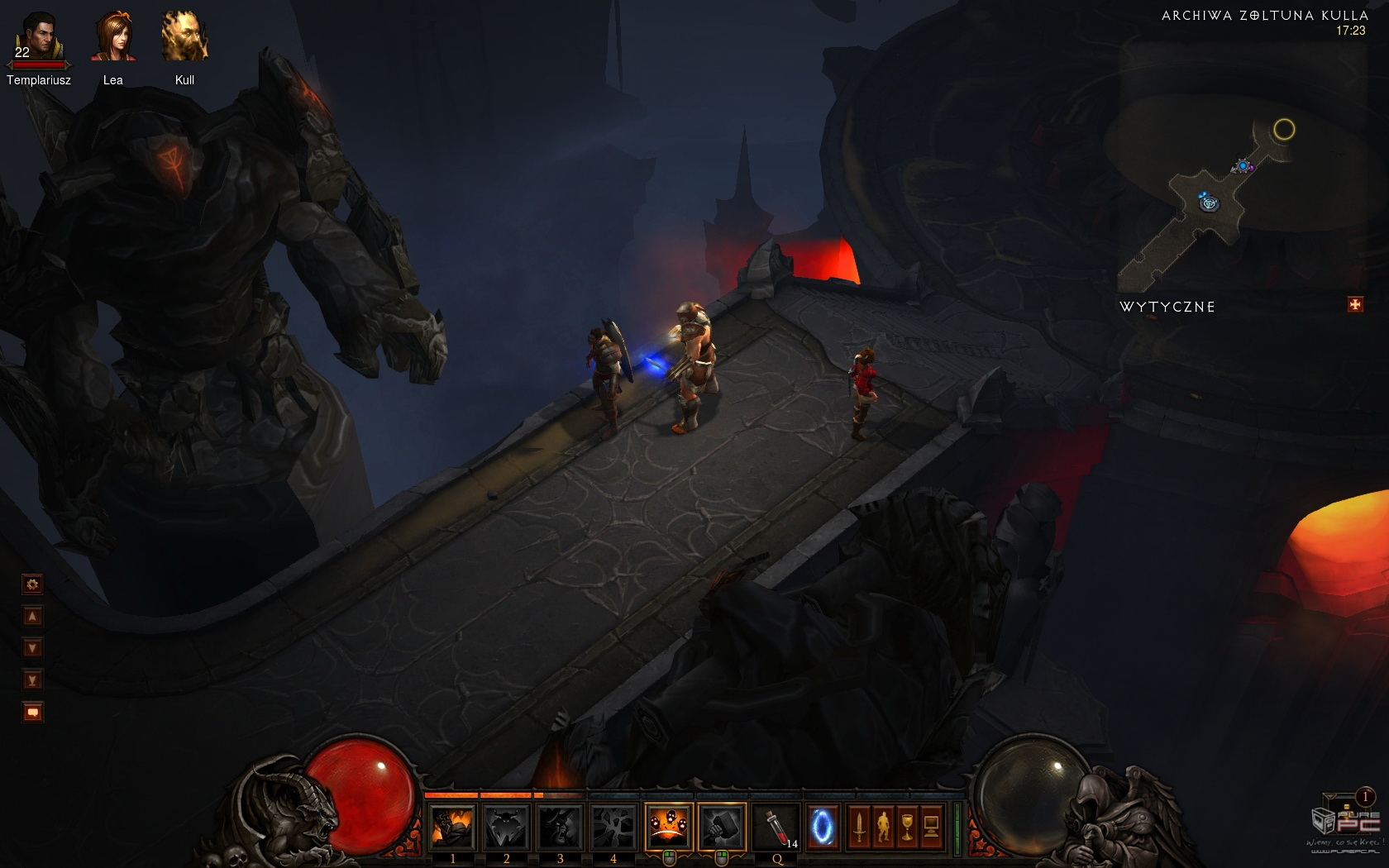
Task: Click the waypoint marker on the minimap
Action: pyautogui.click(x=1210, y=203)
